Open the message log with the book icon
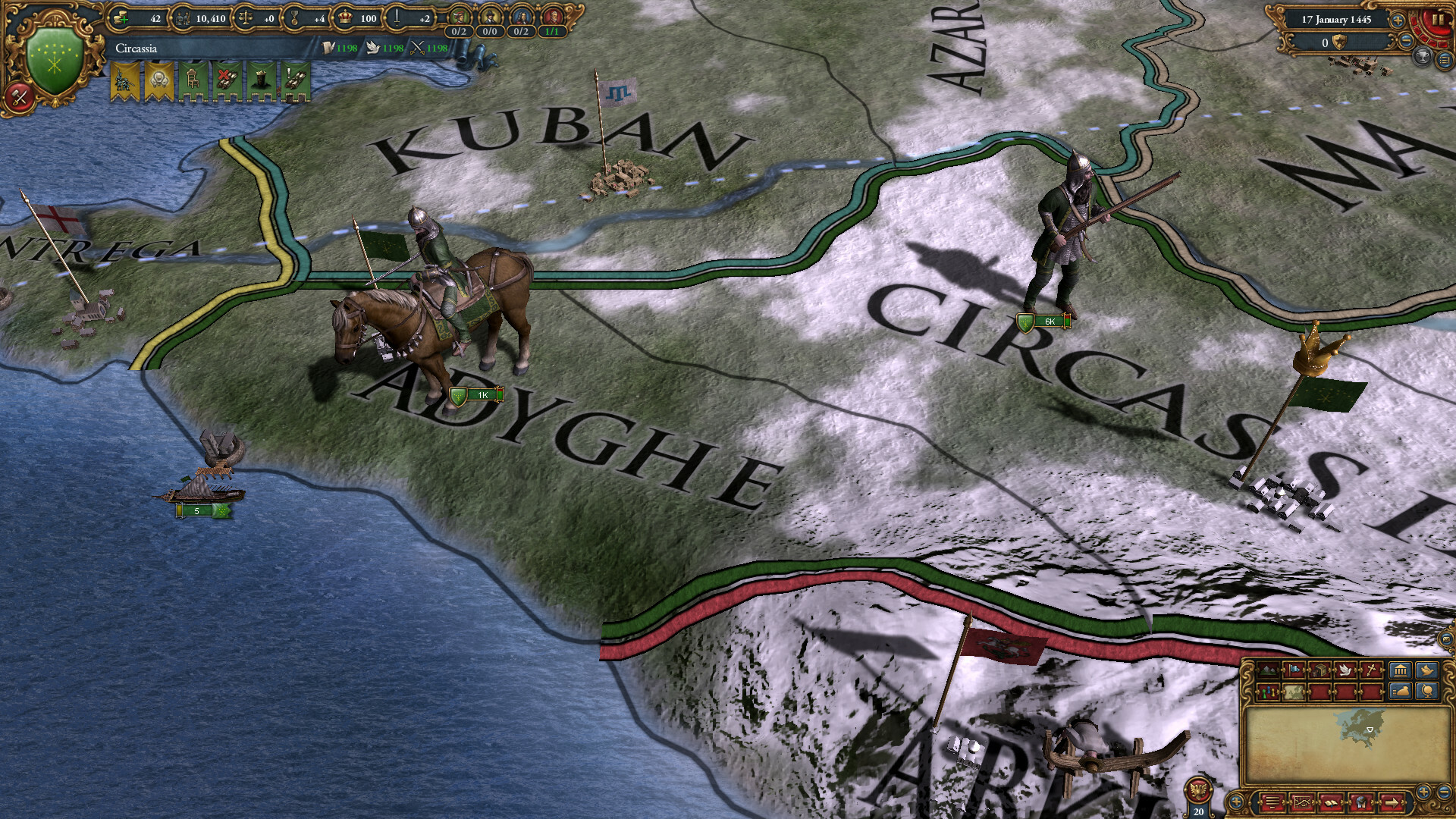The image size is (1456, 819). pos(1331,804)
